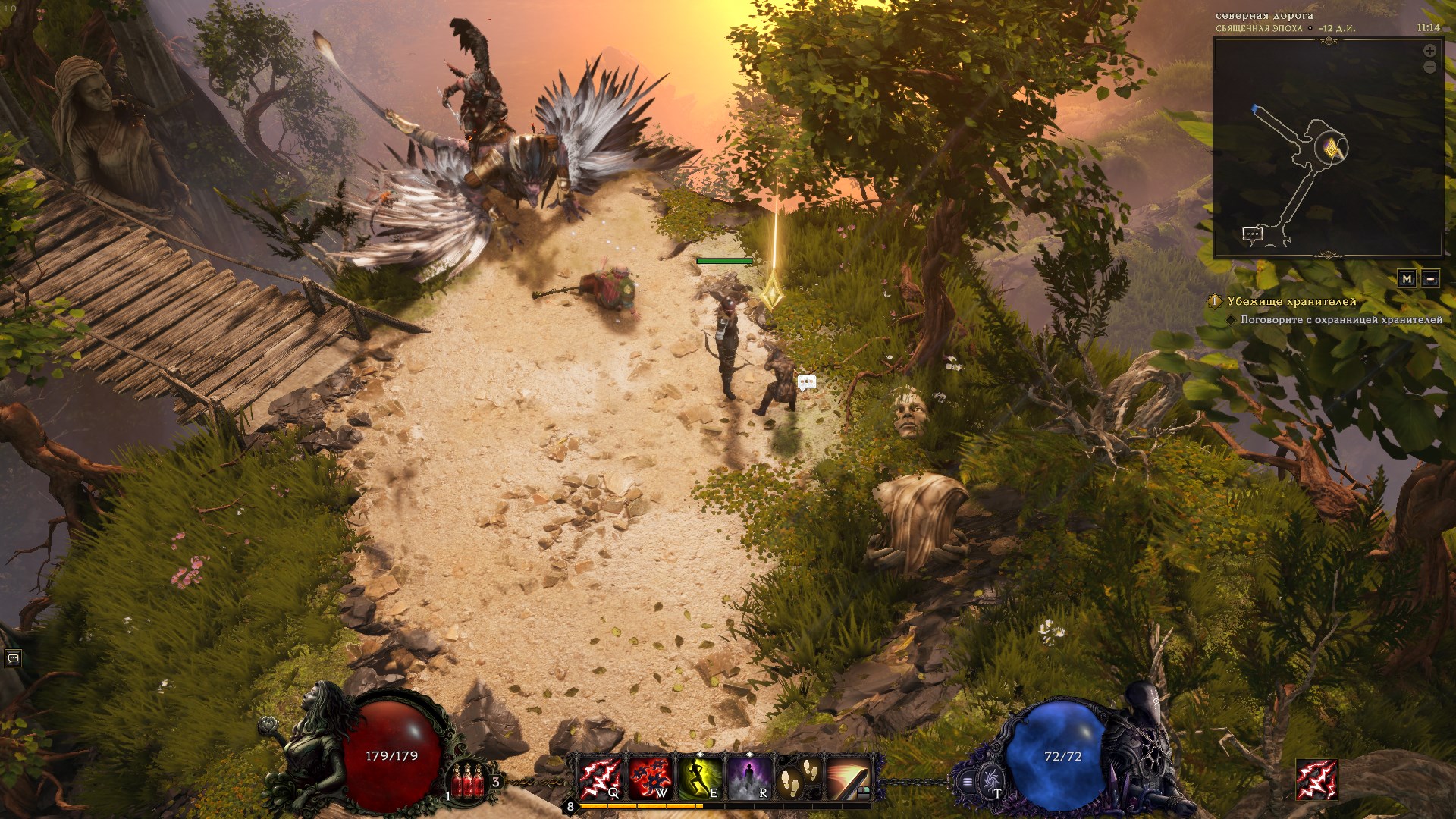Open the chat window icon
Image resolution: width=1456 pixels, height=819 pixels.
[13, 658]
